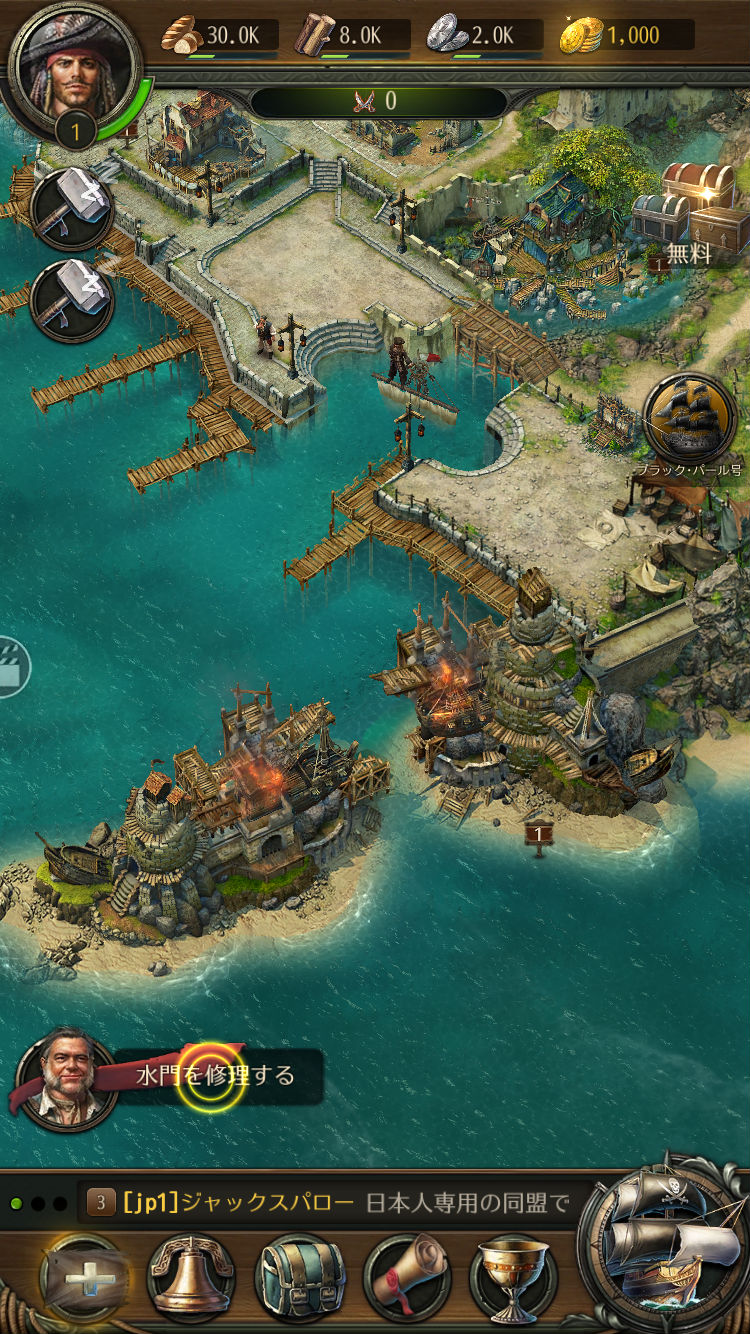Image resolution: width=750 pixels, height=1334 pixels.
Task: Open the satchel bag inventory
Action: (299, 1279)
